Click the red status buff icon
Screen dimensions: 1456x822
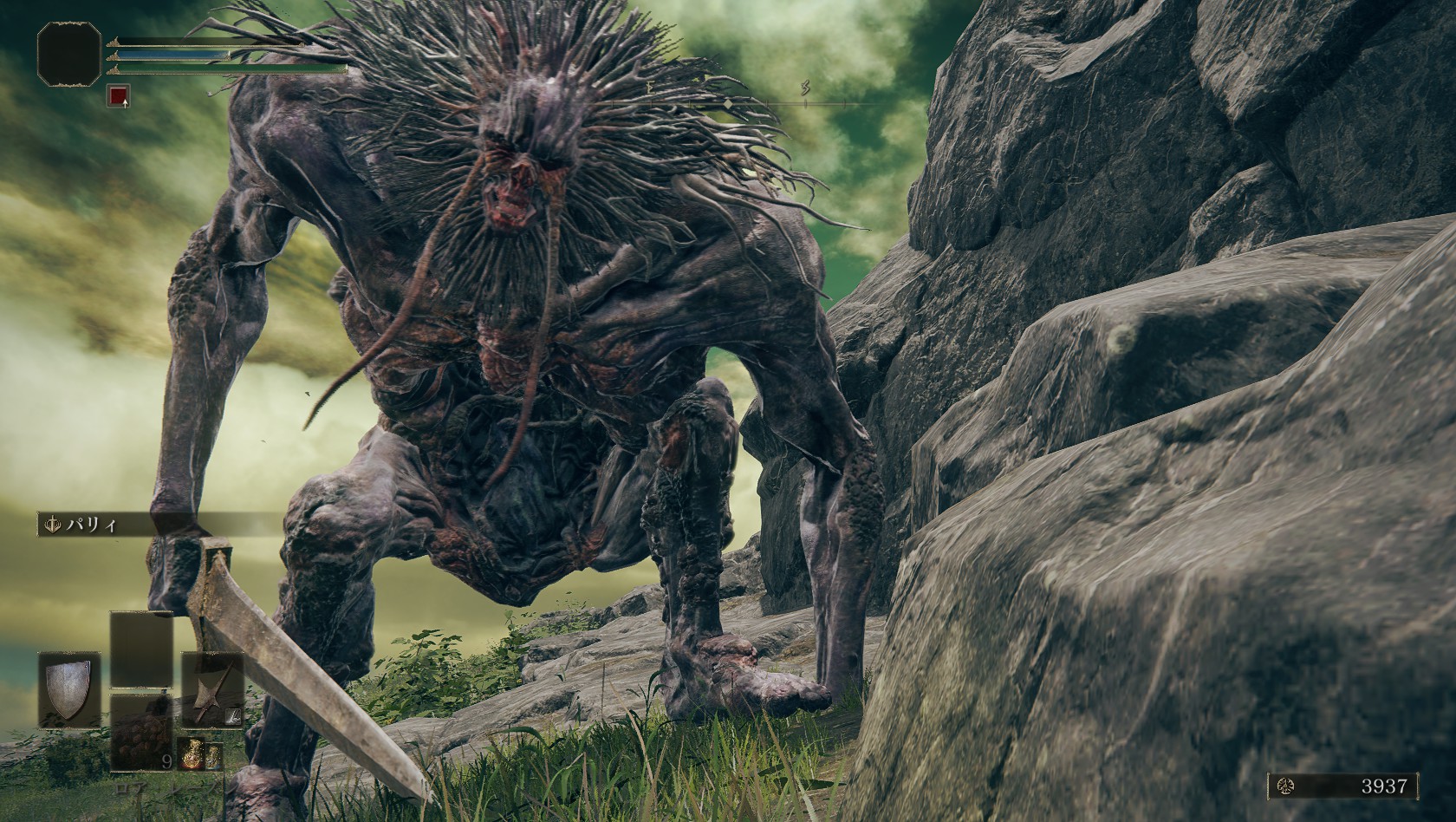coord(118,95)
